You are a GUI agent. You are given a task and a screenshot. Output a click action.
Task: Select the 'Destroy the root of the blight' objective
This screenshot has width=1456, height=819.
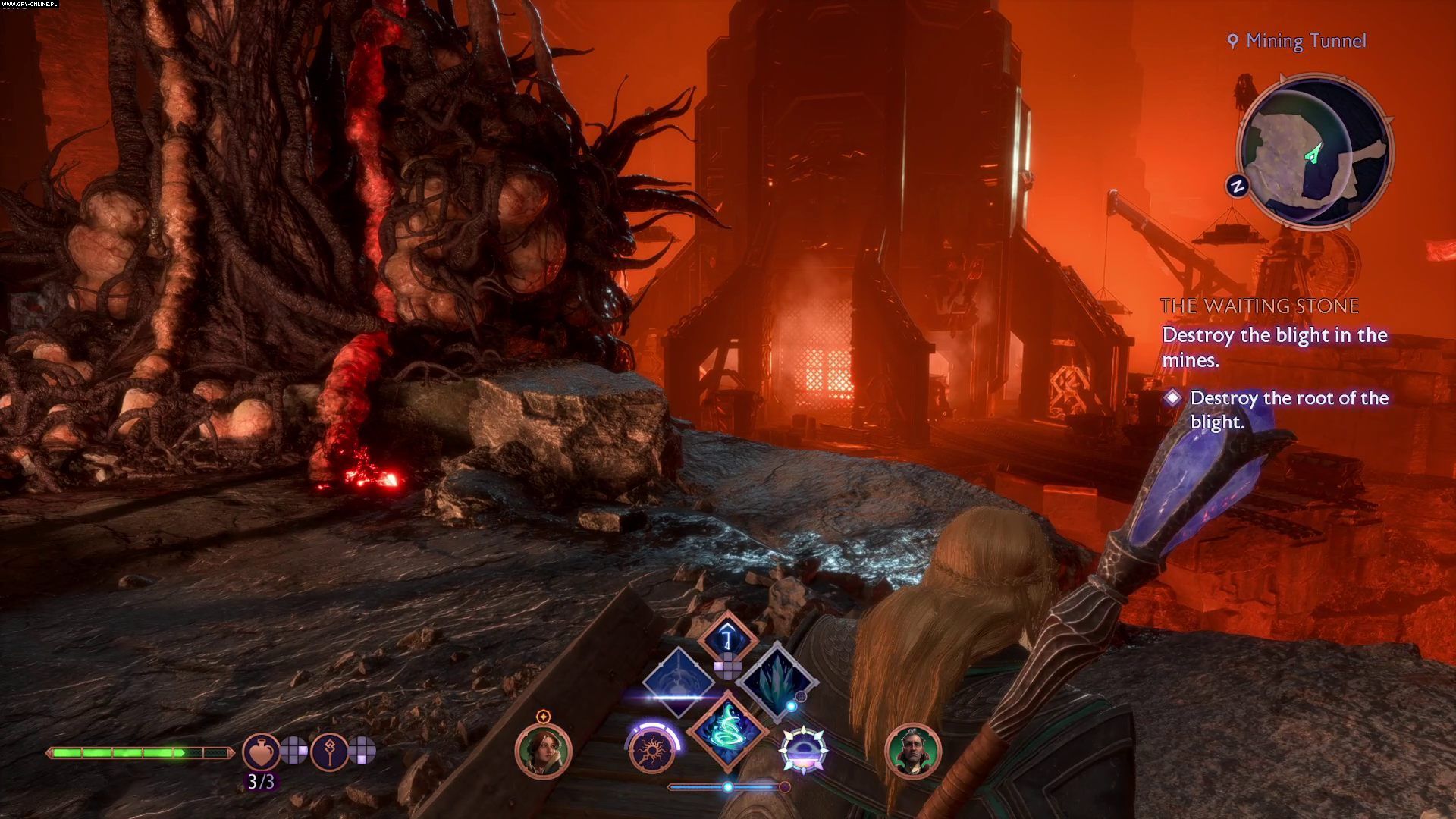click(1289, 409)
